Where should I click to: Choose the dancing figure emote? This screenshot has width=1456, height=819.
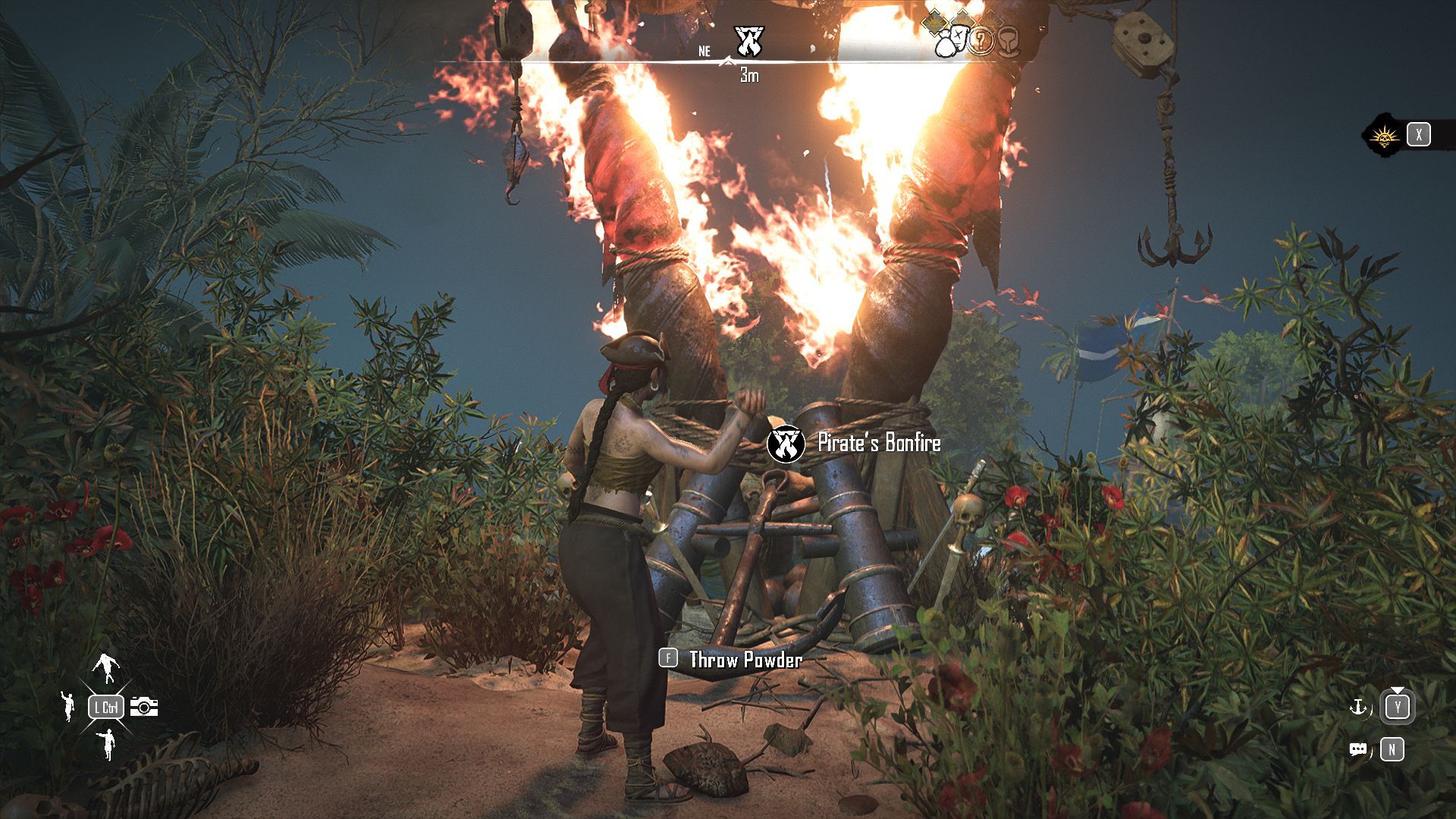pyautogui.click(x=105, y=667)
